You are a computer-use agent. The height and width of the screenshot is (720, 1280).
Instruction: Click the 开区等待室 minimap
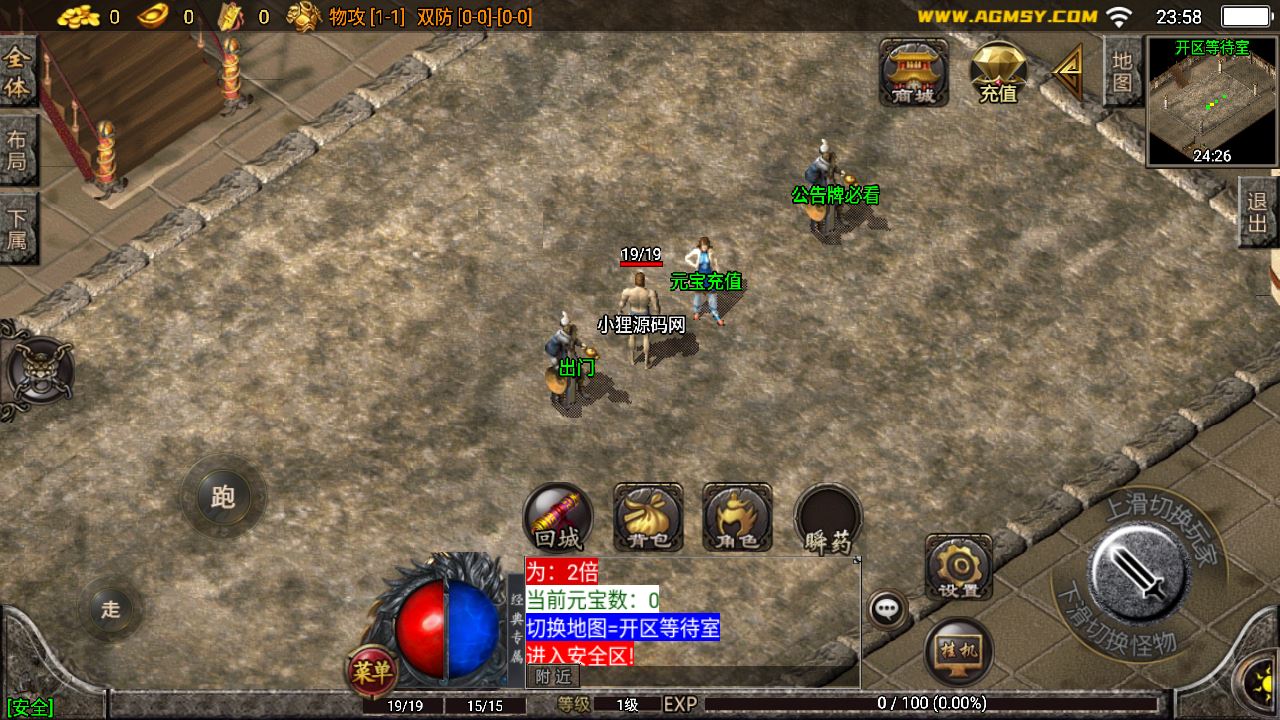click(x=1212, y=101)
